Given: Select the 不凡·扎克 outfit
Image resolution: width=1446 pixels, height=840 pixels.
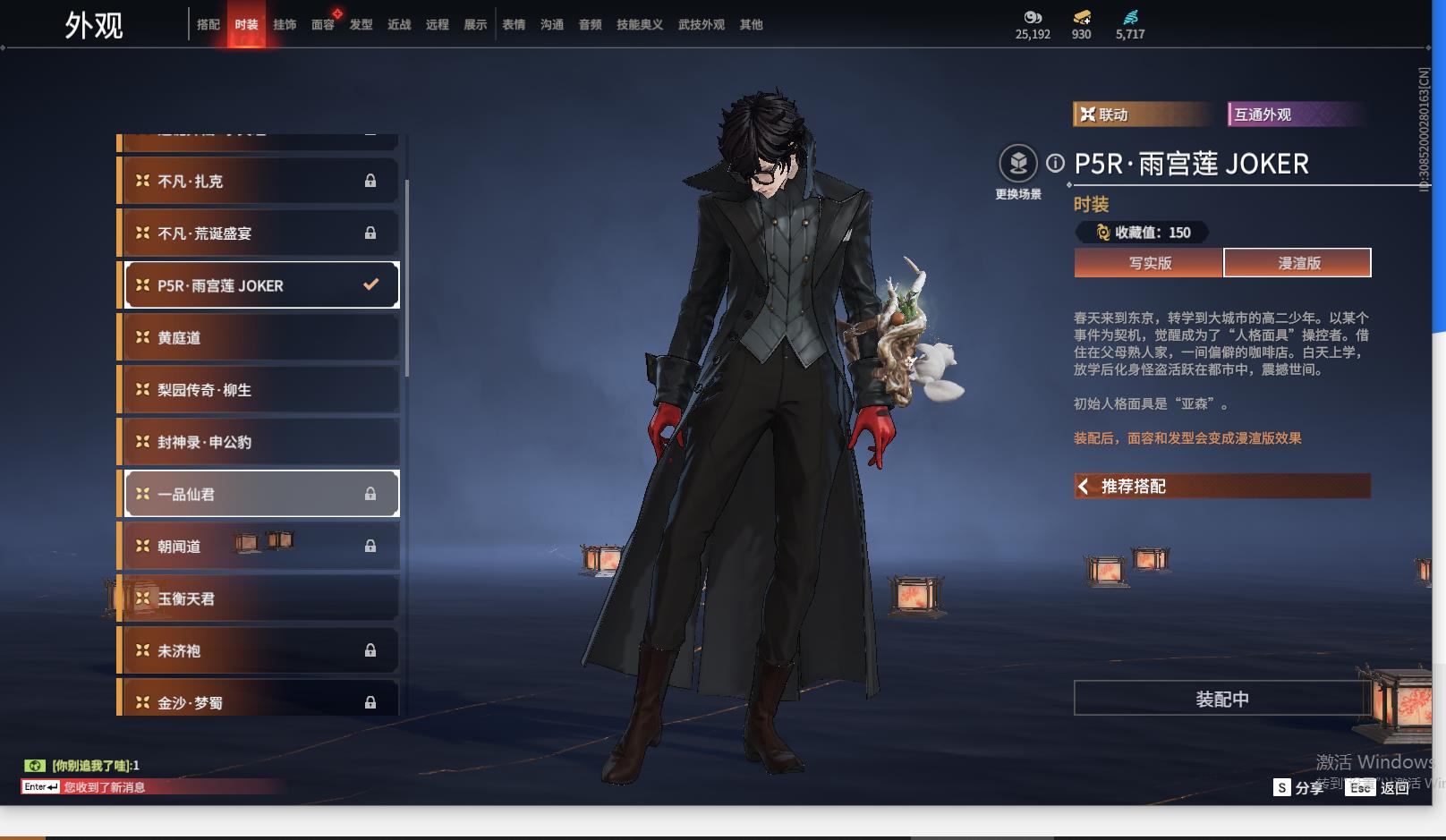Looking at the screenshot, I should (259, 181).
